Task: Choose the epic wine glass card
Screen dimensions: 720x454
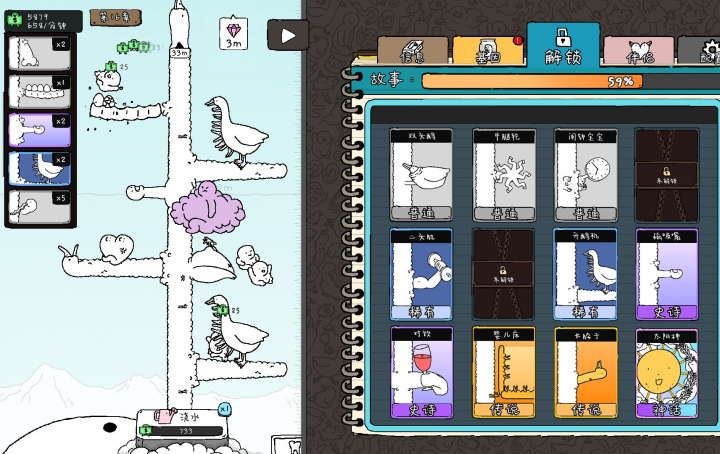Action: [x=421, y=372]
